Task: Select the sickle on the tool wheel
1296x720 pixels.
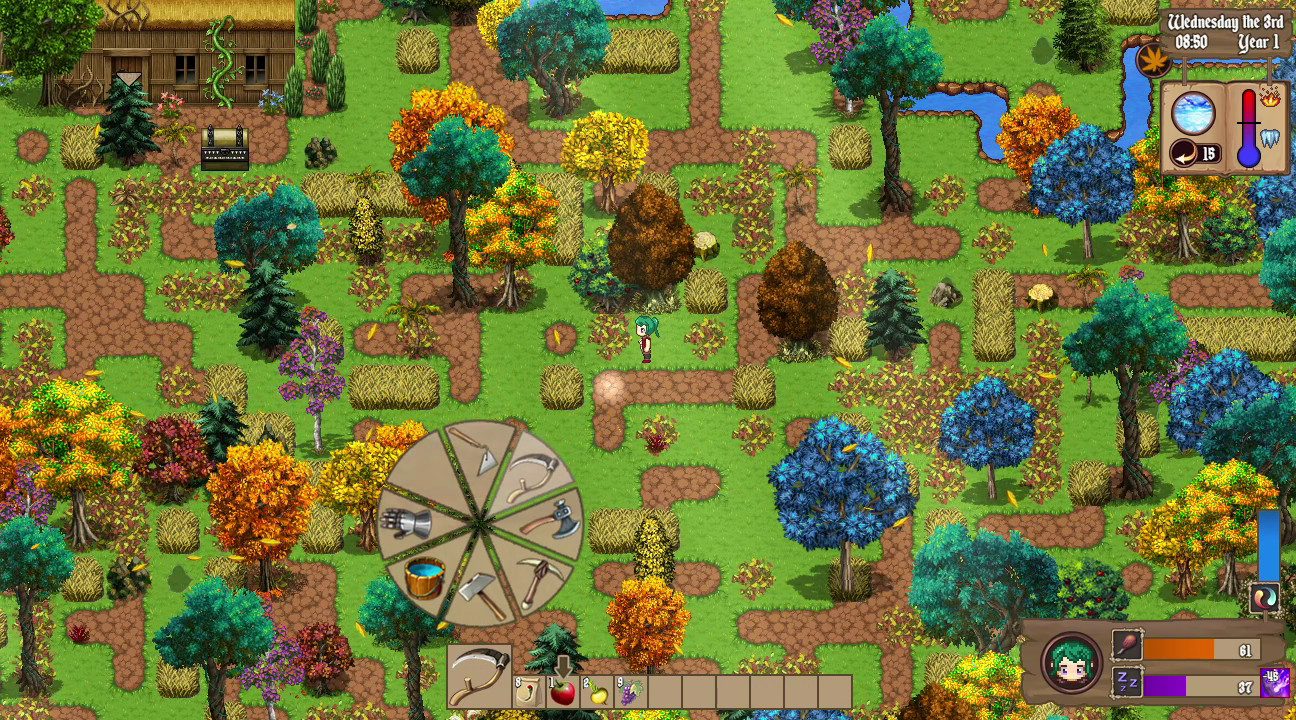Action: pos(532,475)
